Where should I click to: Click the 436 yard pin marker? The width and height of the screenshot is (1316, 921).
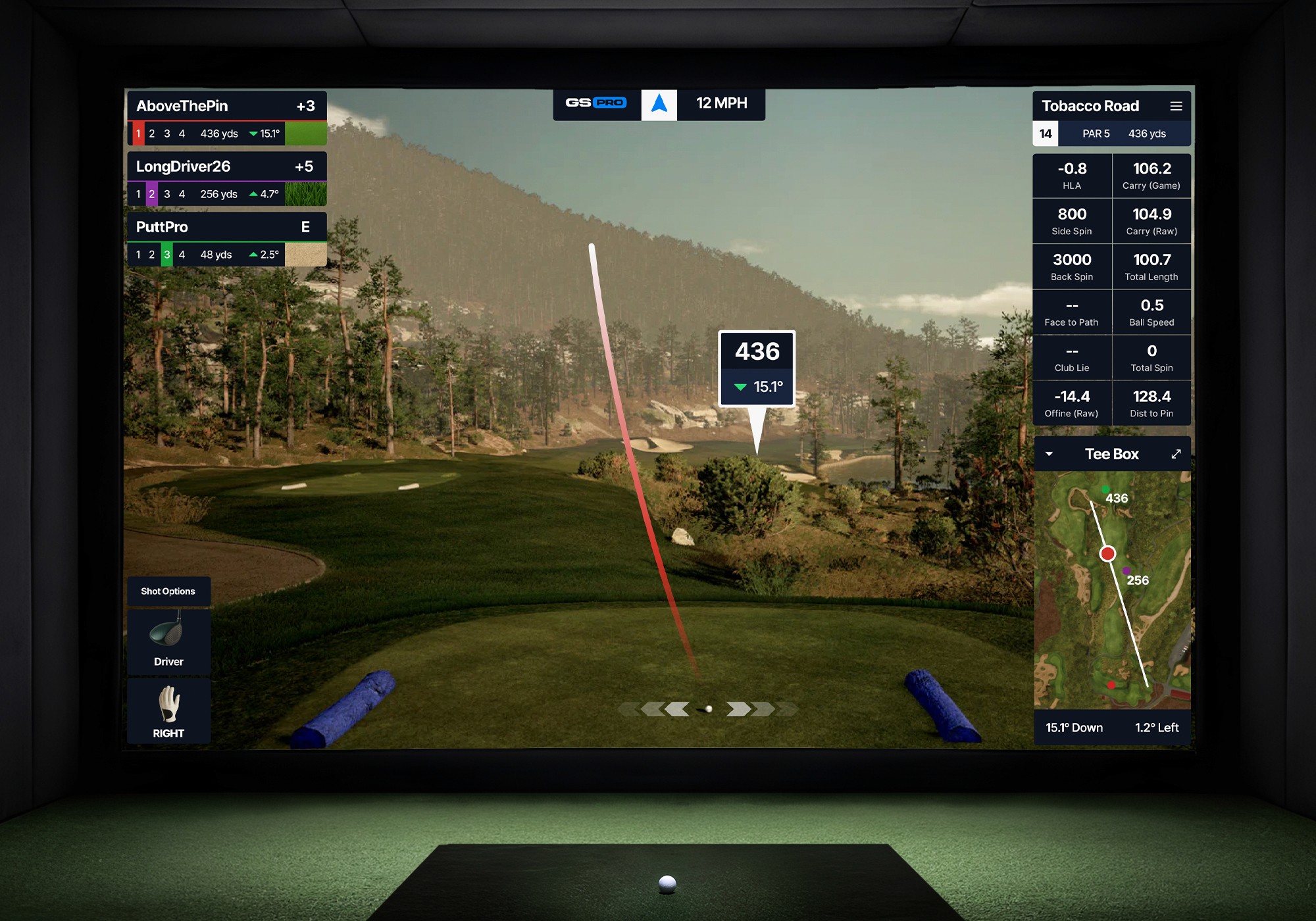(x=757, y=368)
